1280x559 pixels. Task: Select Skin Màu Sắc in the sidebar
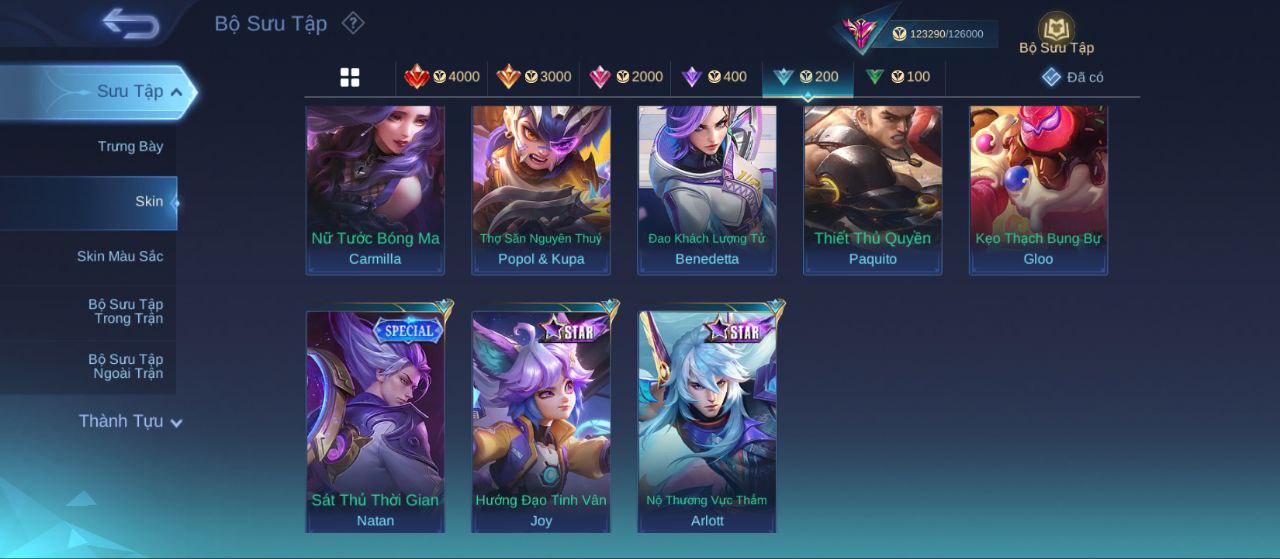[120, 257]
